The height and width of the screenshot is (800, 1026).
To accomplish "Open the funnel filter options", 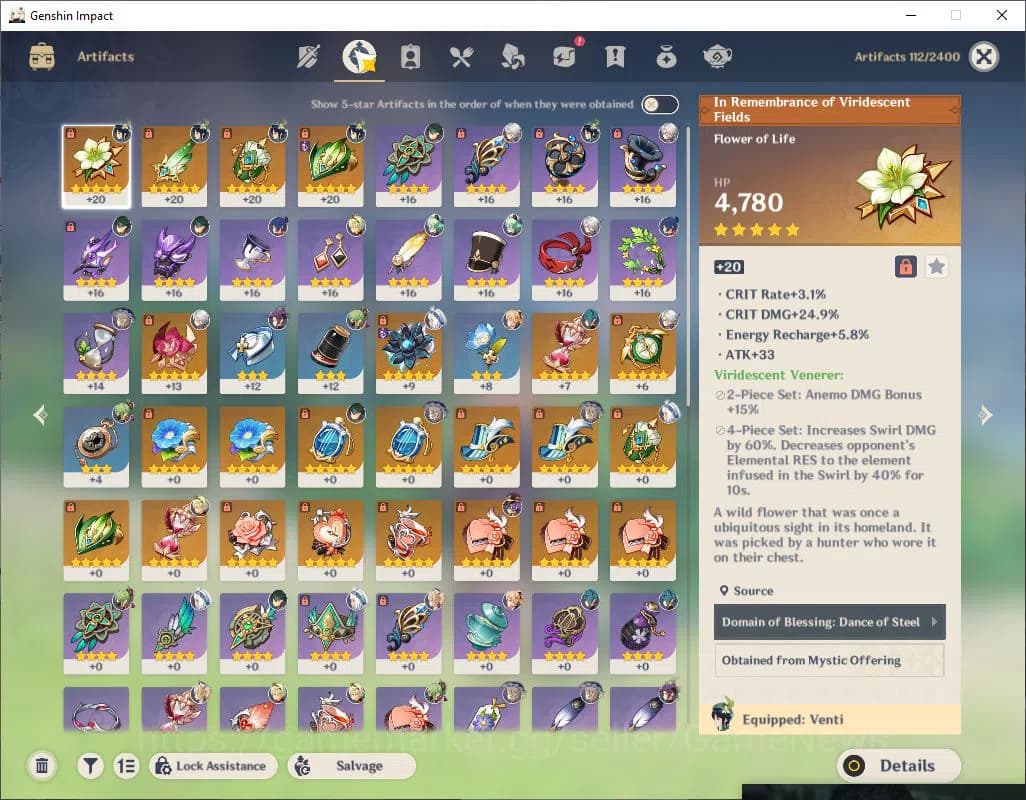I will 91,766.
